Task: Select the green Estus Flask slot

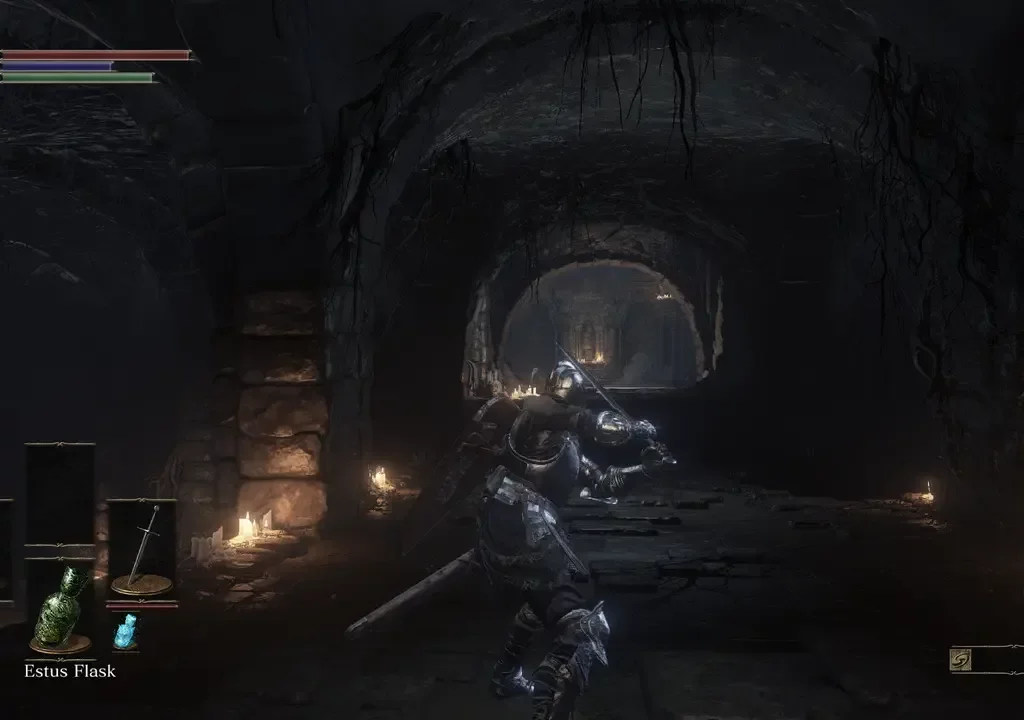Action: click(60, 608)
